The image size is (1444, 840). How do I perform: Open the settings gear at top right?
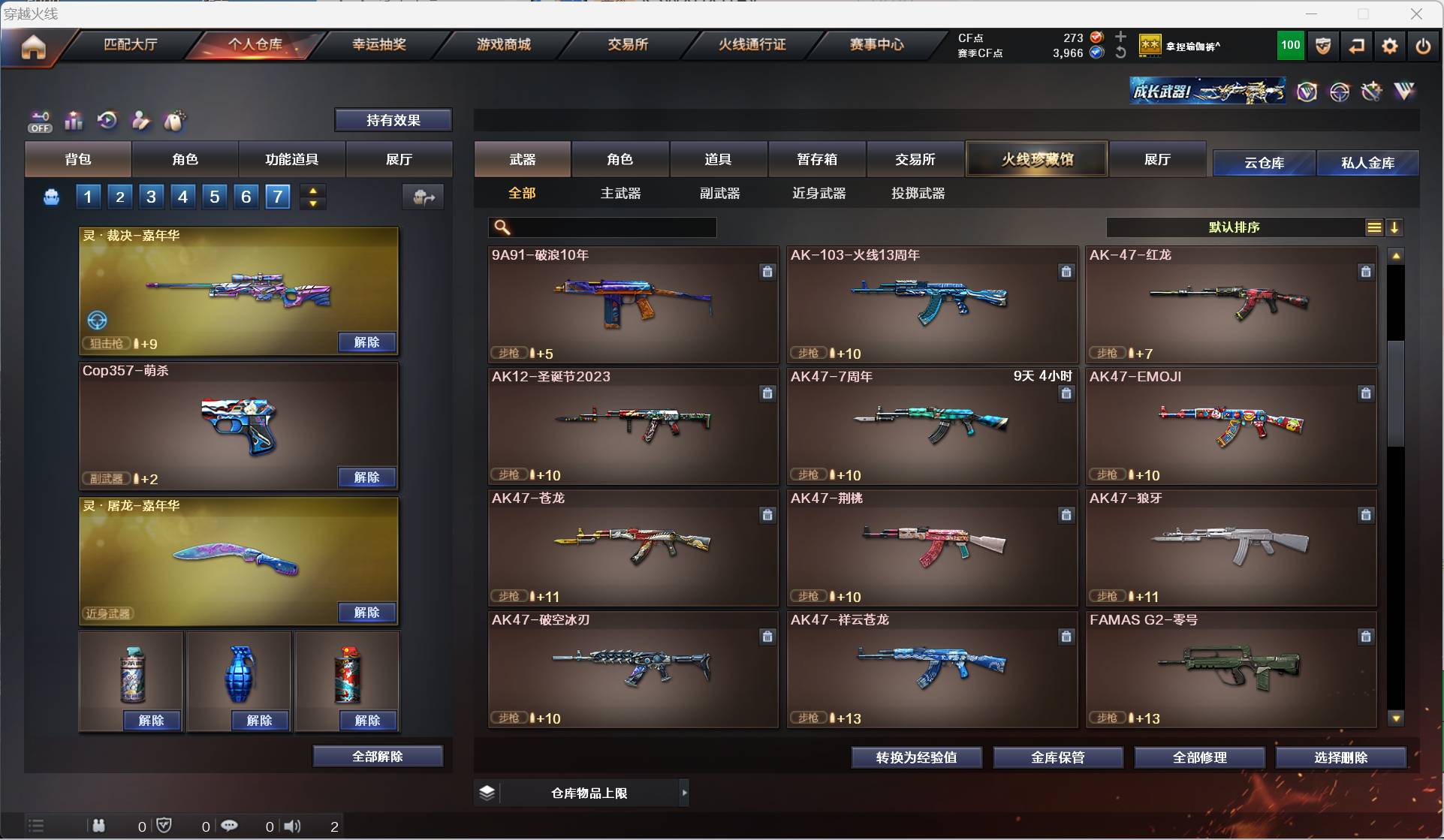click(x=1388, y=45)
